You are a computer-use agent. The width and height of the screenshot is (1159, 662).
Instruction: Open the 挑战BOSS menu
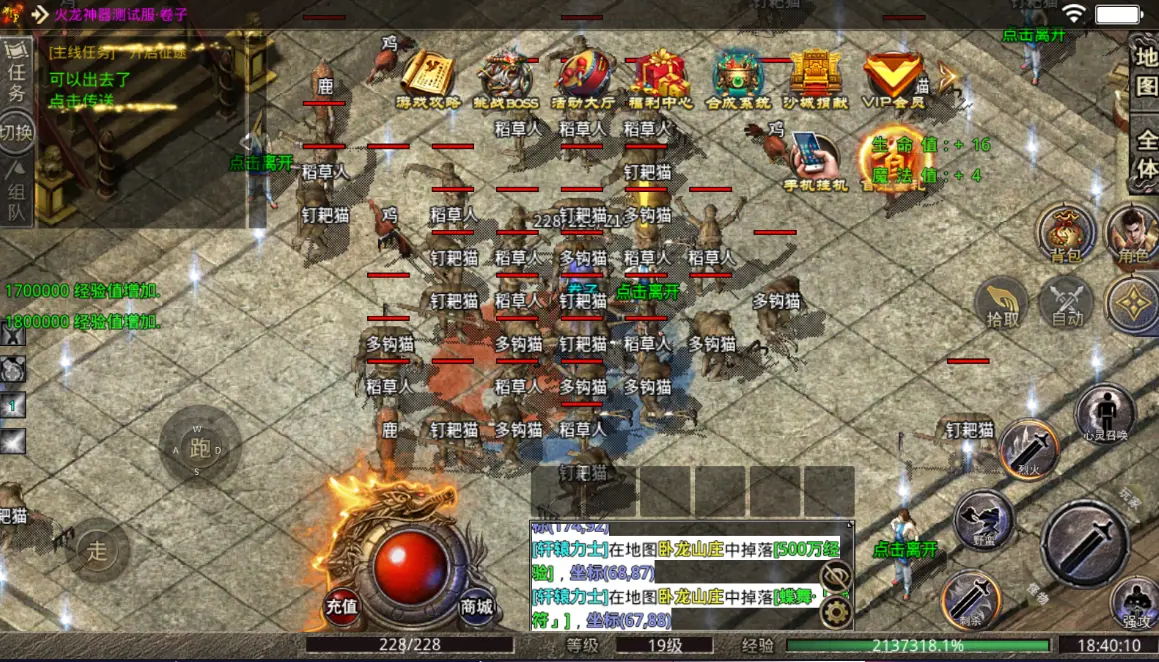(x=508, y=76)
